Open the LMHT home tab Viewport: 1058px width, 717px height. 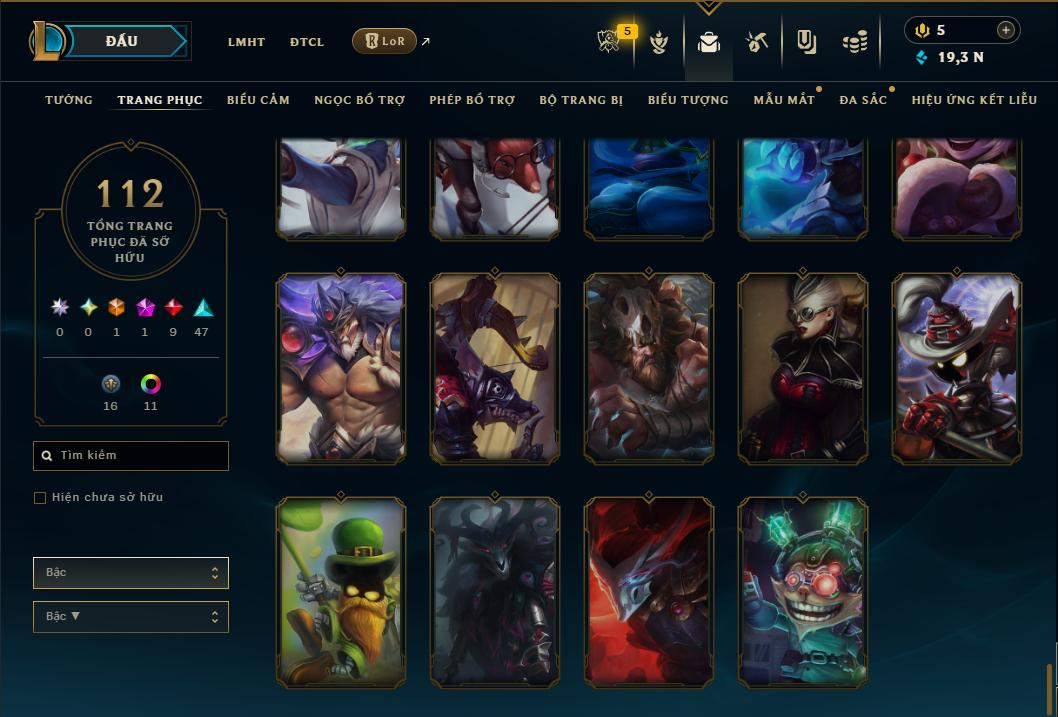pos(246,42)
